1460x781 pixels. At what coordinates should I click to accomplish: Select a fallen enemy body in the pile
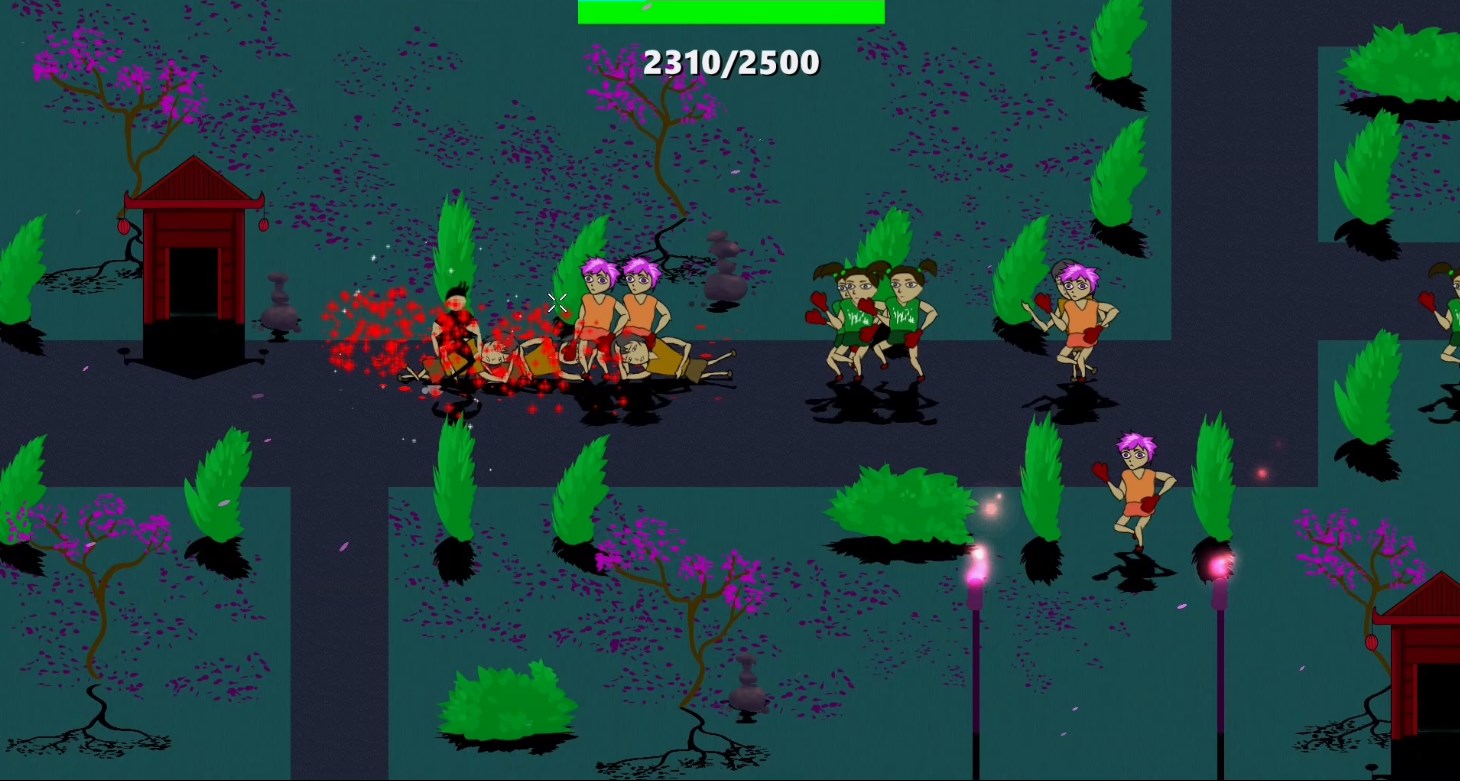click(640, 360)
